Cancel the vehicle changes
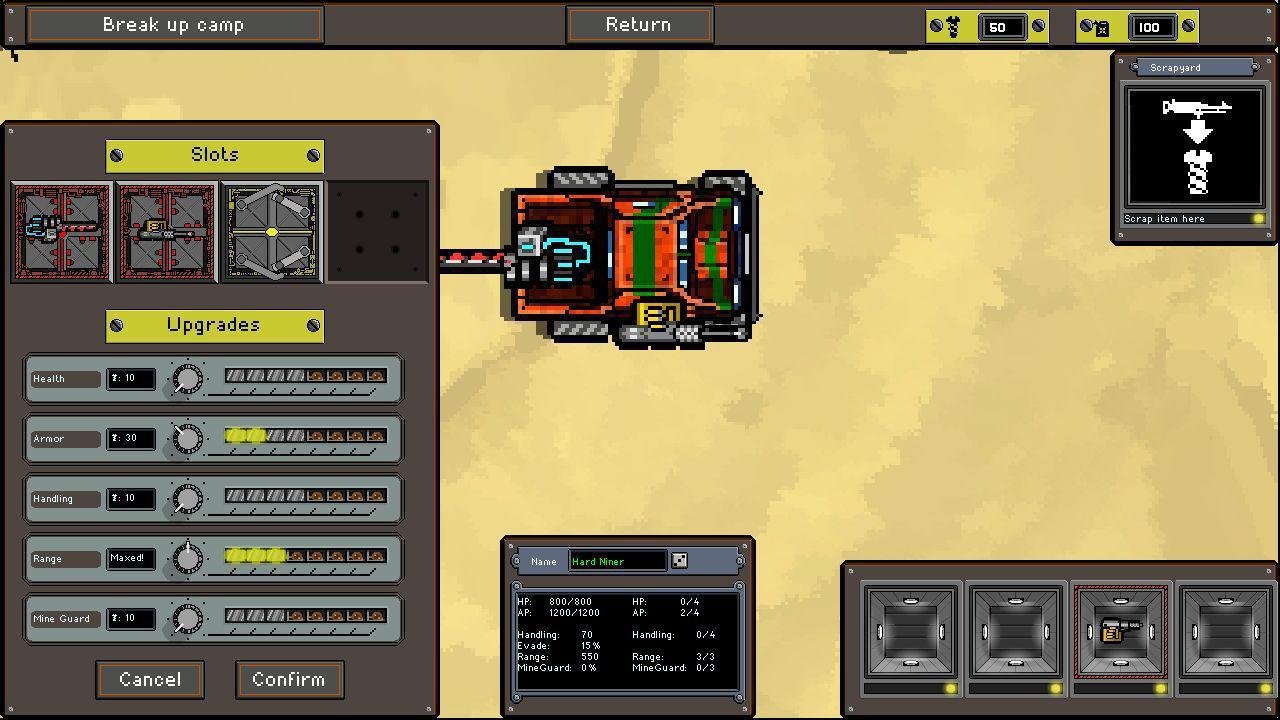1280x720 pixels. tap(150, 680)
